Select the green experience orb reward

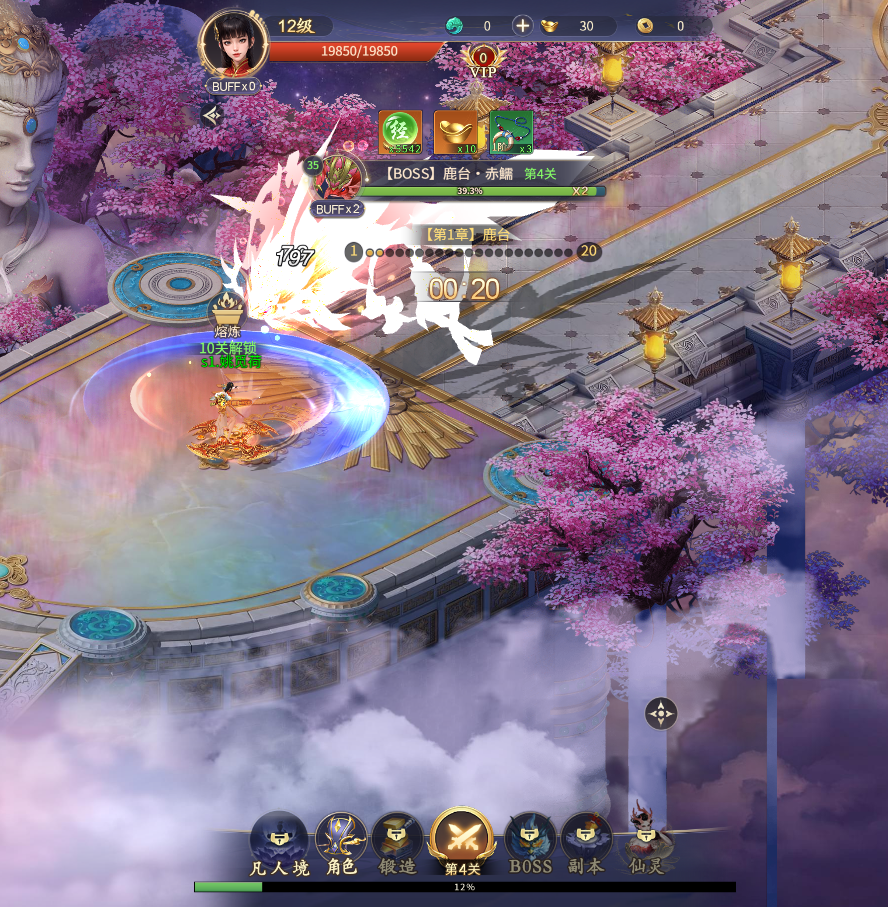[x=400, y=132]
